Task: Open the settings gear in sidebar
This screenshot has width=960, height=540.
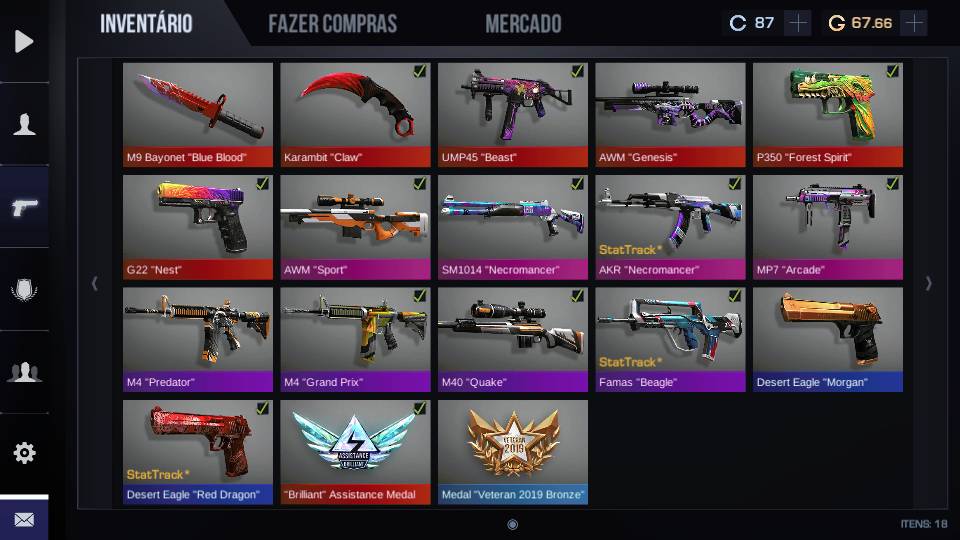Action: 24,452
